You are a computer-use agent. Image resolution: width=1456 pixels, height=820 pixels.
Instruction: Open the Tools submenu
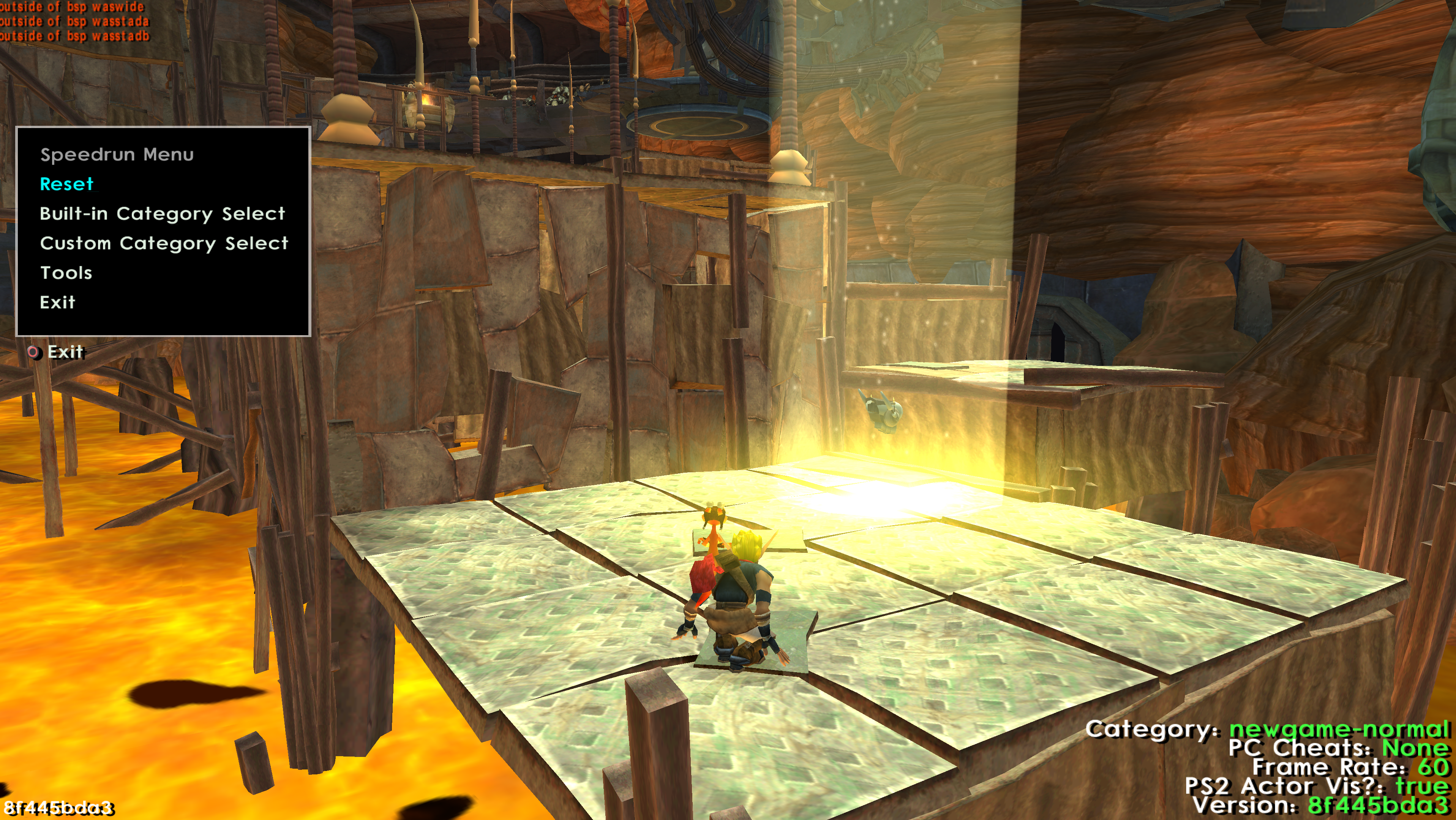point(66,272)
